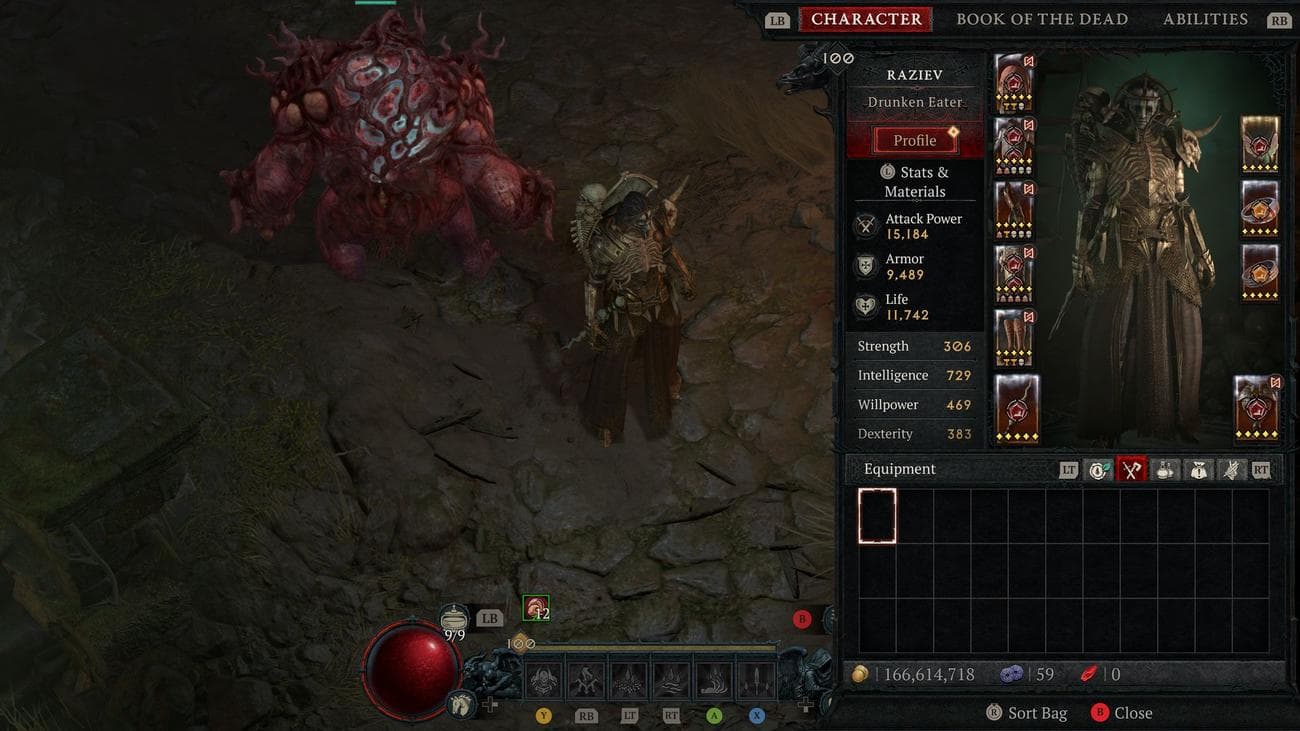Select the empty highlighted inventory slot
This screenshot has width=1300, height=731.
click(x=877, y=514)
